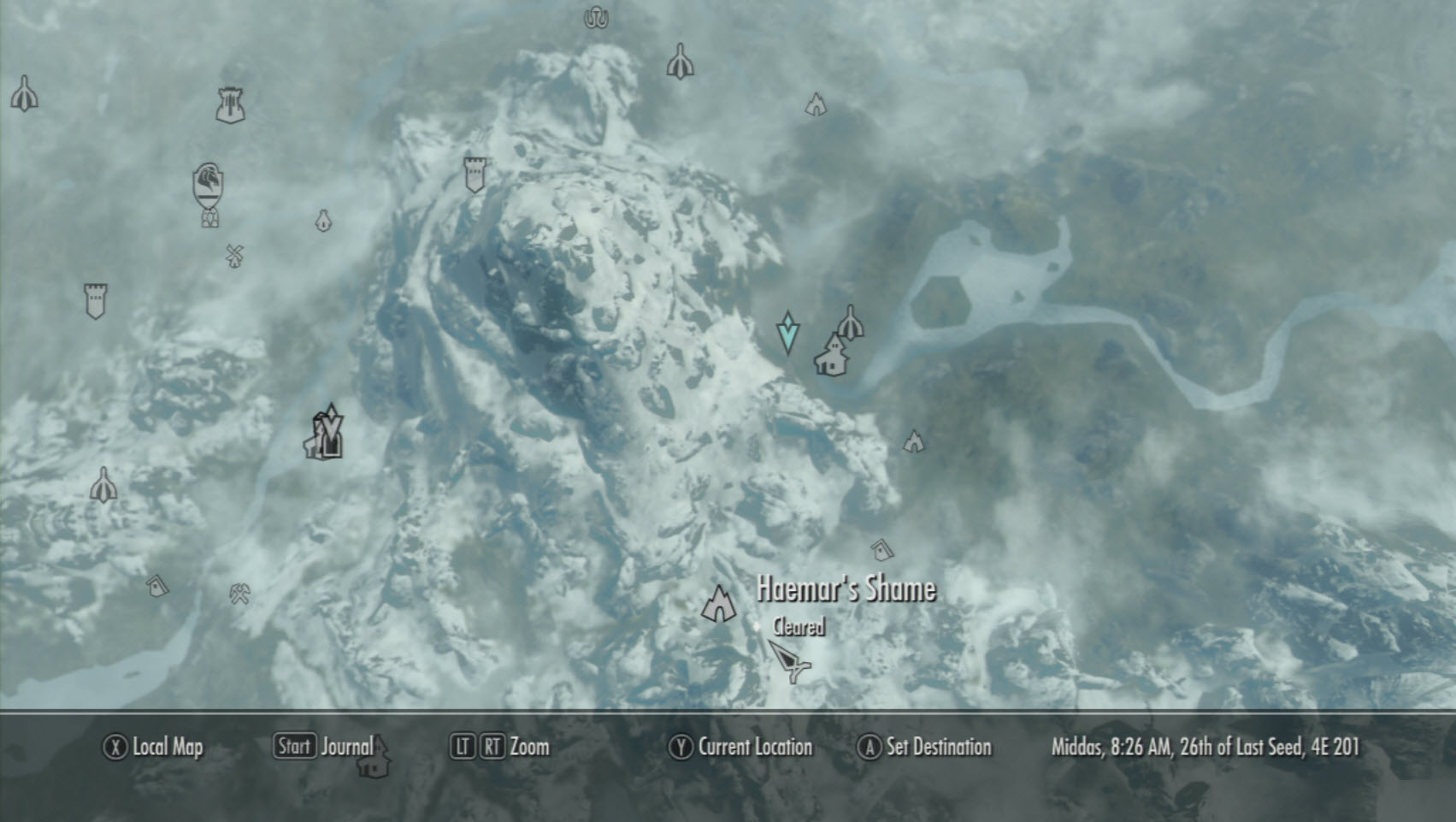Choose the crossed pickaxes mine marker

[x=239, y=593]
